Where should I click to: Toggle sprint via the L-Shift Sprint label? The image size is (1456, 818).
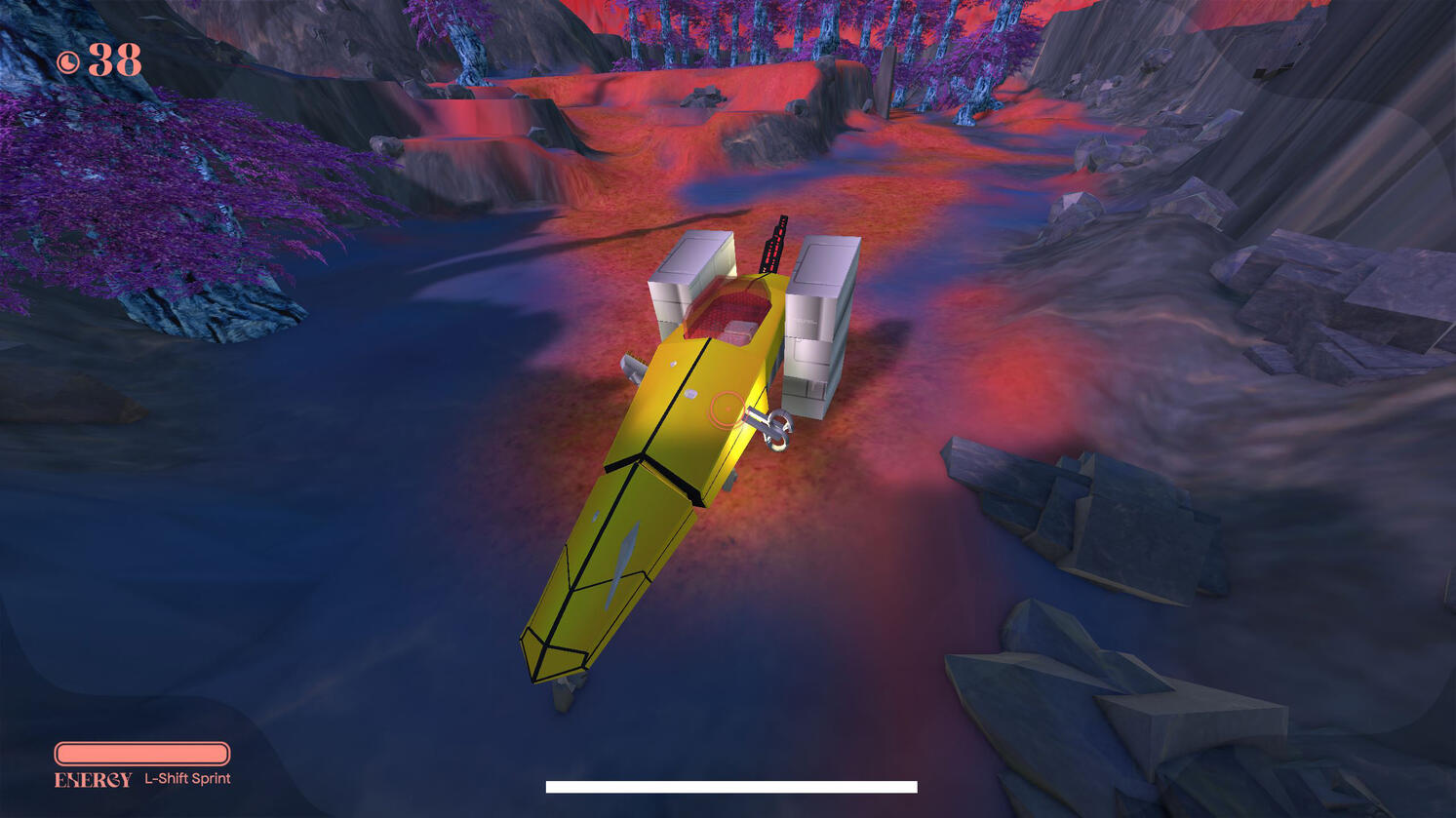point(188,779)
